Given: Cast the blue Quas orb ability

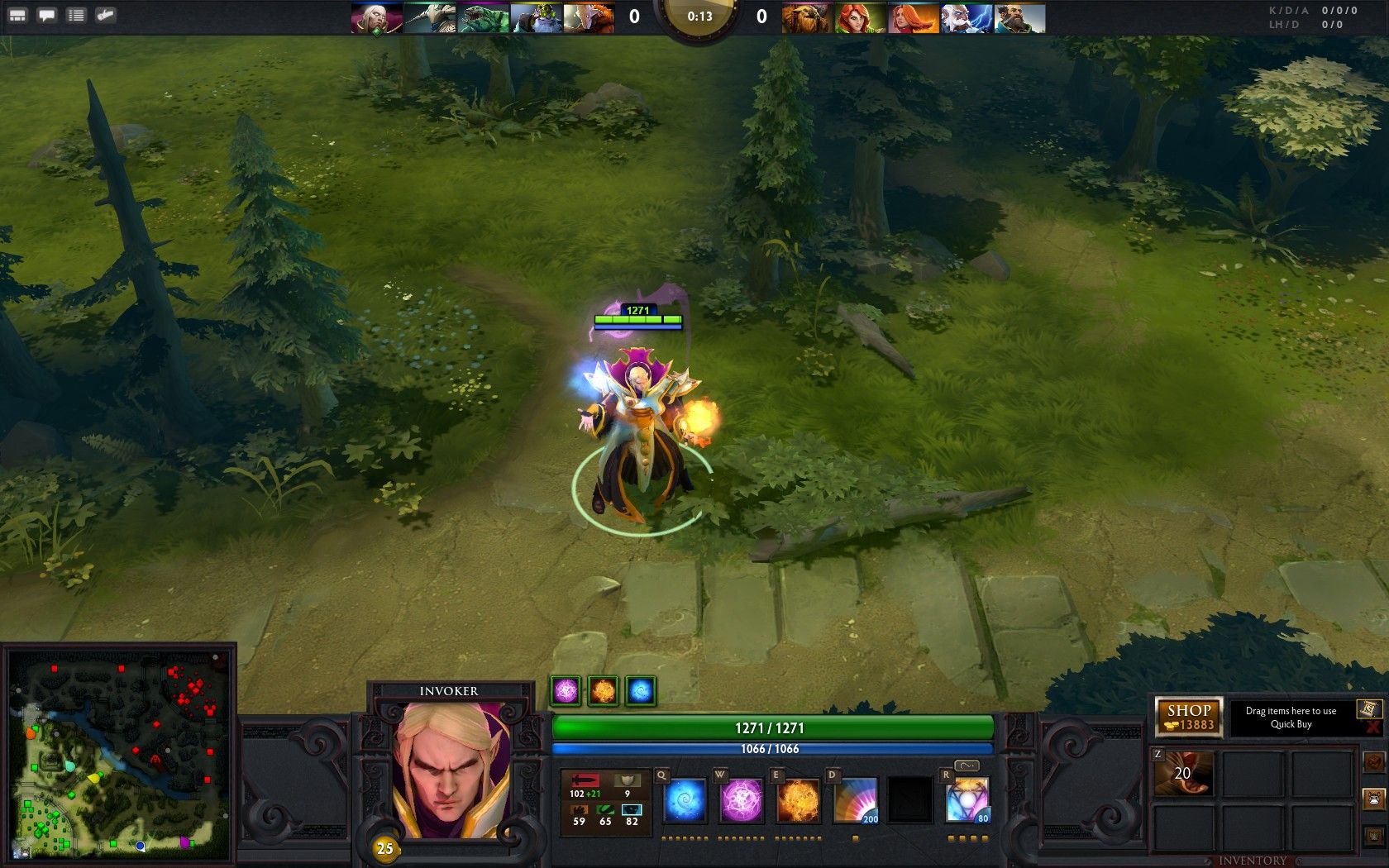Looking at the screenshot, I should click(685, 801).
